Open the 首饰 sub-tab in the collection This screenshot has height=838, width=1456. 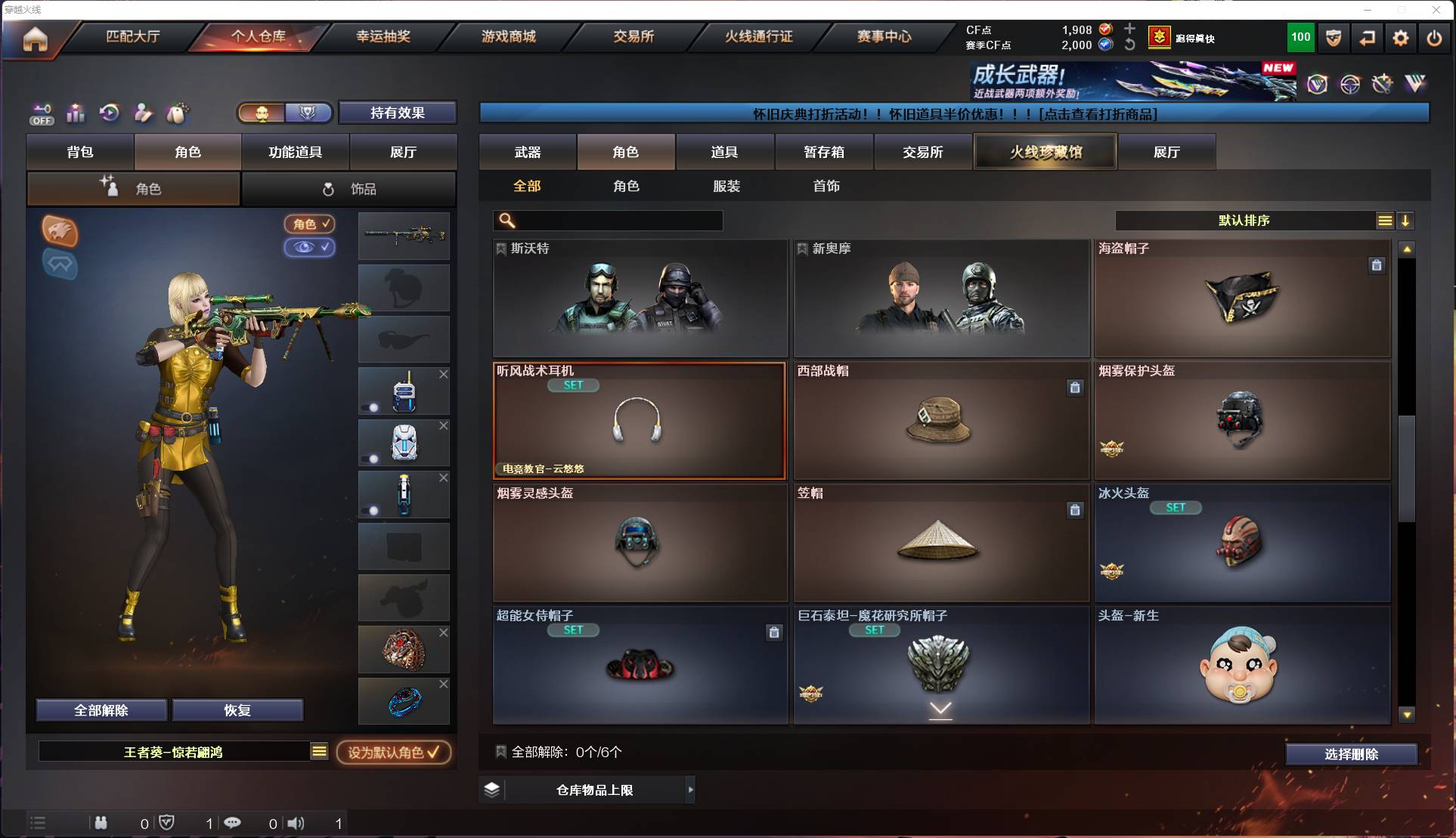(827, 186)
